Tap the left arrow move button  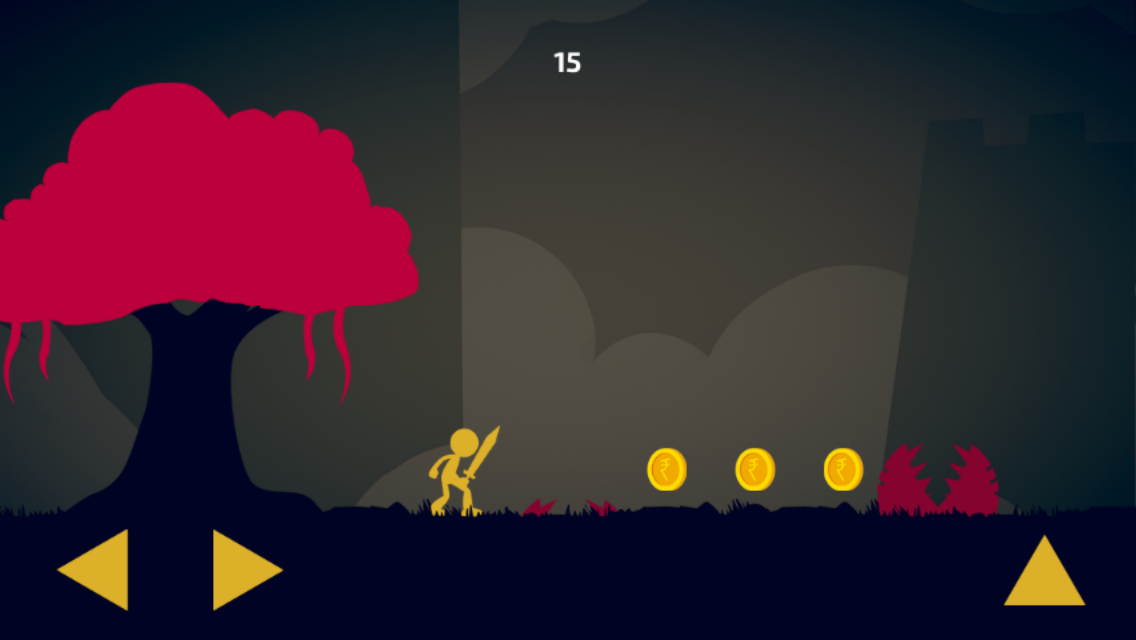pos(98,570)
